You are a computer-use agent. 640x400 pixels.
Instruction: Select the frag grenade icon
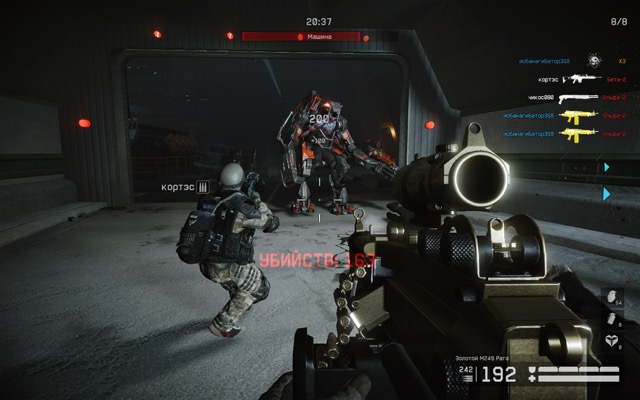pos(609,297)
